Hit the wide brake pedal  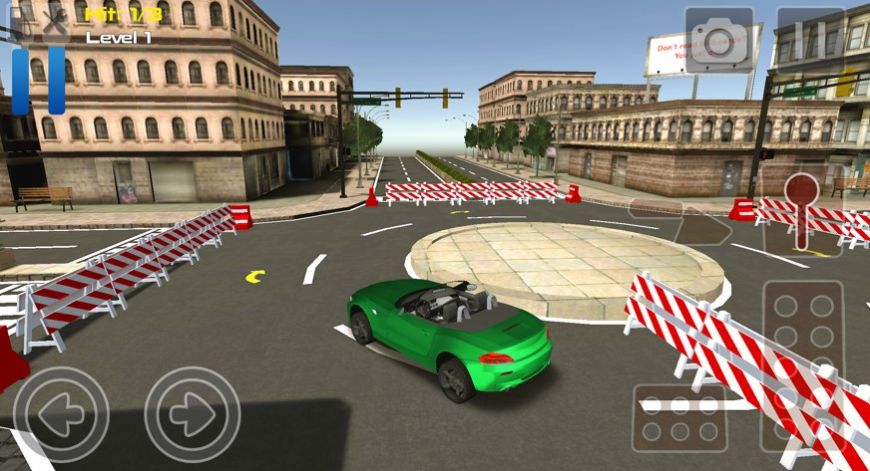(x=680, y=418)
